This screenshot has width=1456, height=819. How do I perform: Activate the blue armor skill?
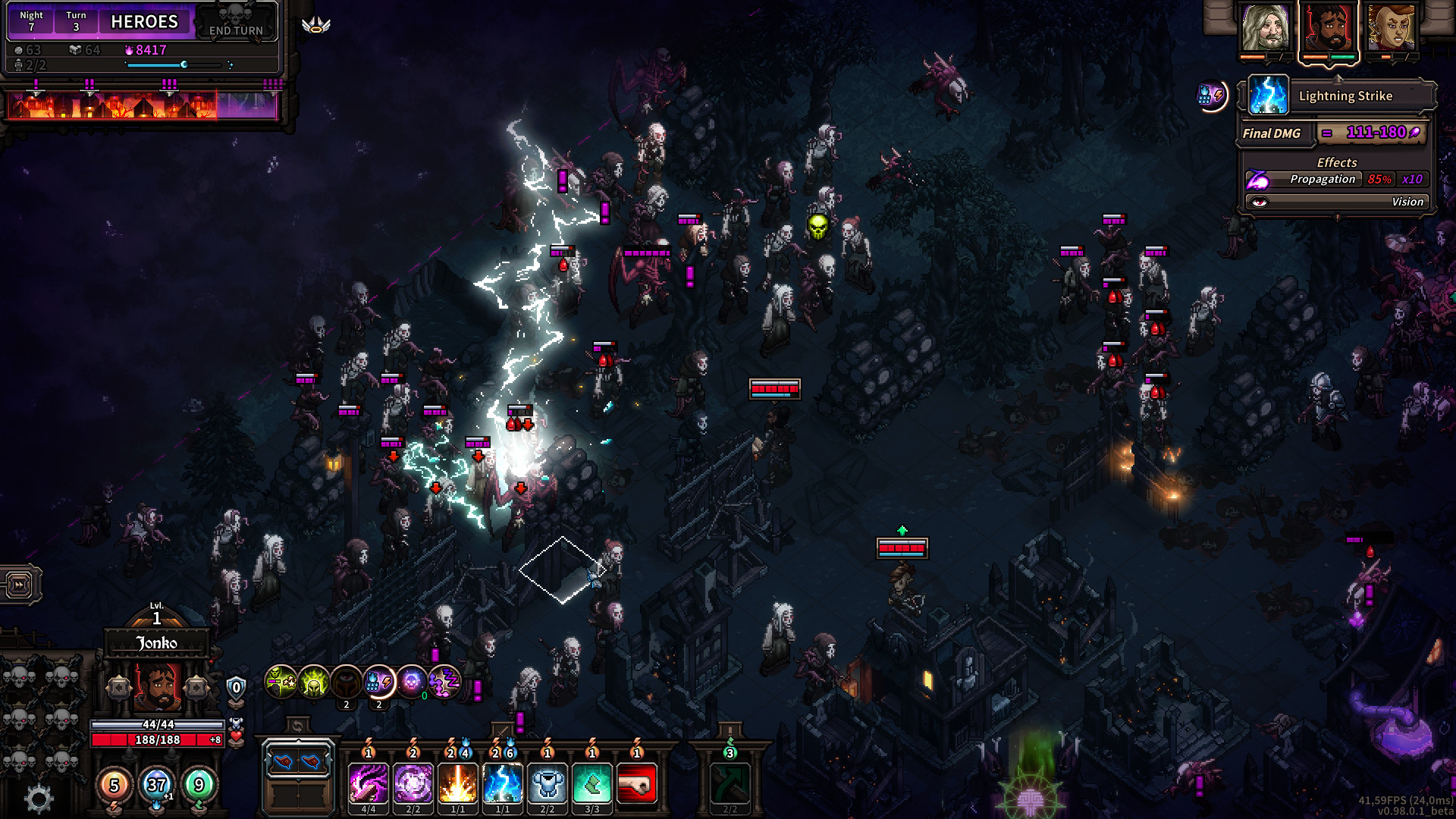(x=547, y=783)
